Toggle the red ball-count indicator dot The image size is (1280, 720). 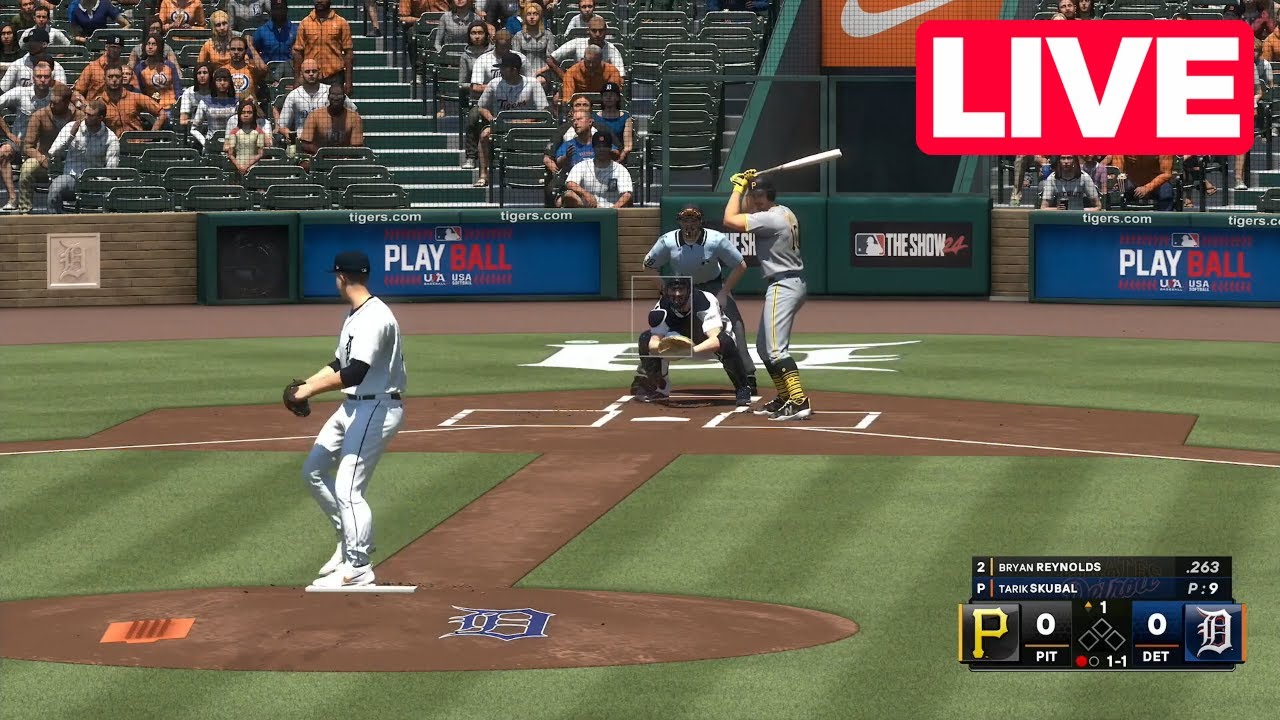click(1082, 661)
